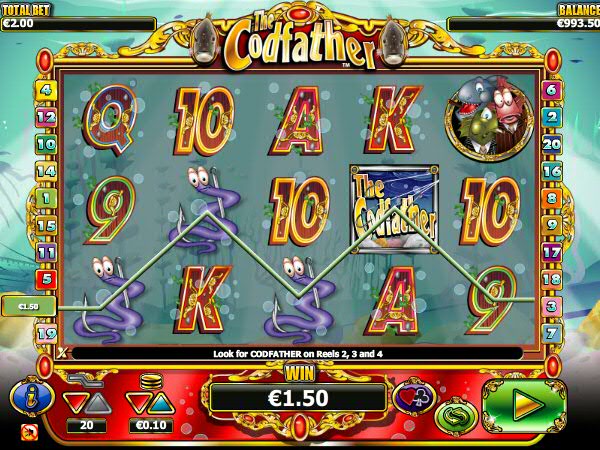This screenshot has width=600, height=450.
Task: Choose payline marker 1
Action: 45,198
